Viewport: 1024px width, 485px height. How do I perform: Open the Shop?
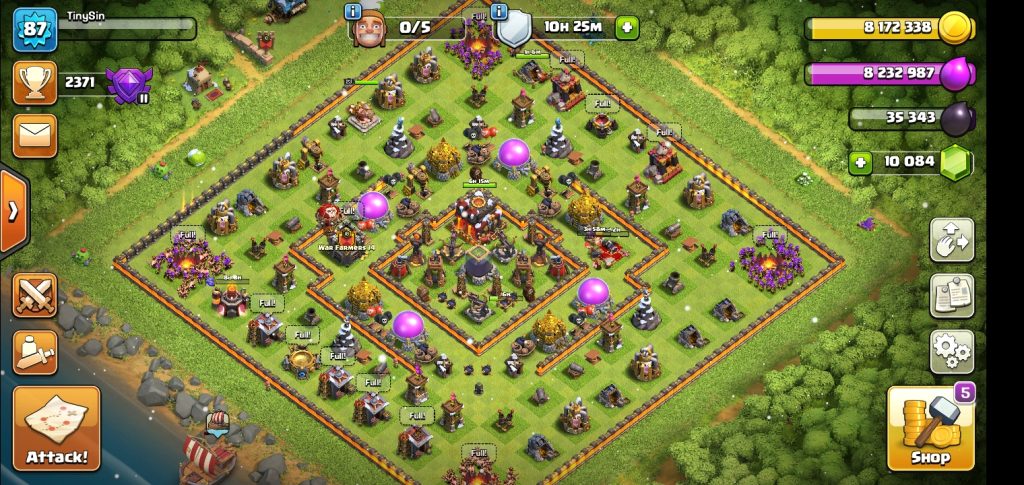(x=930, y=429)
